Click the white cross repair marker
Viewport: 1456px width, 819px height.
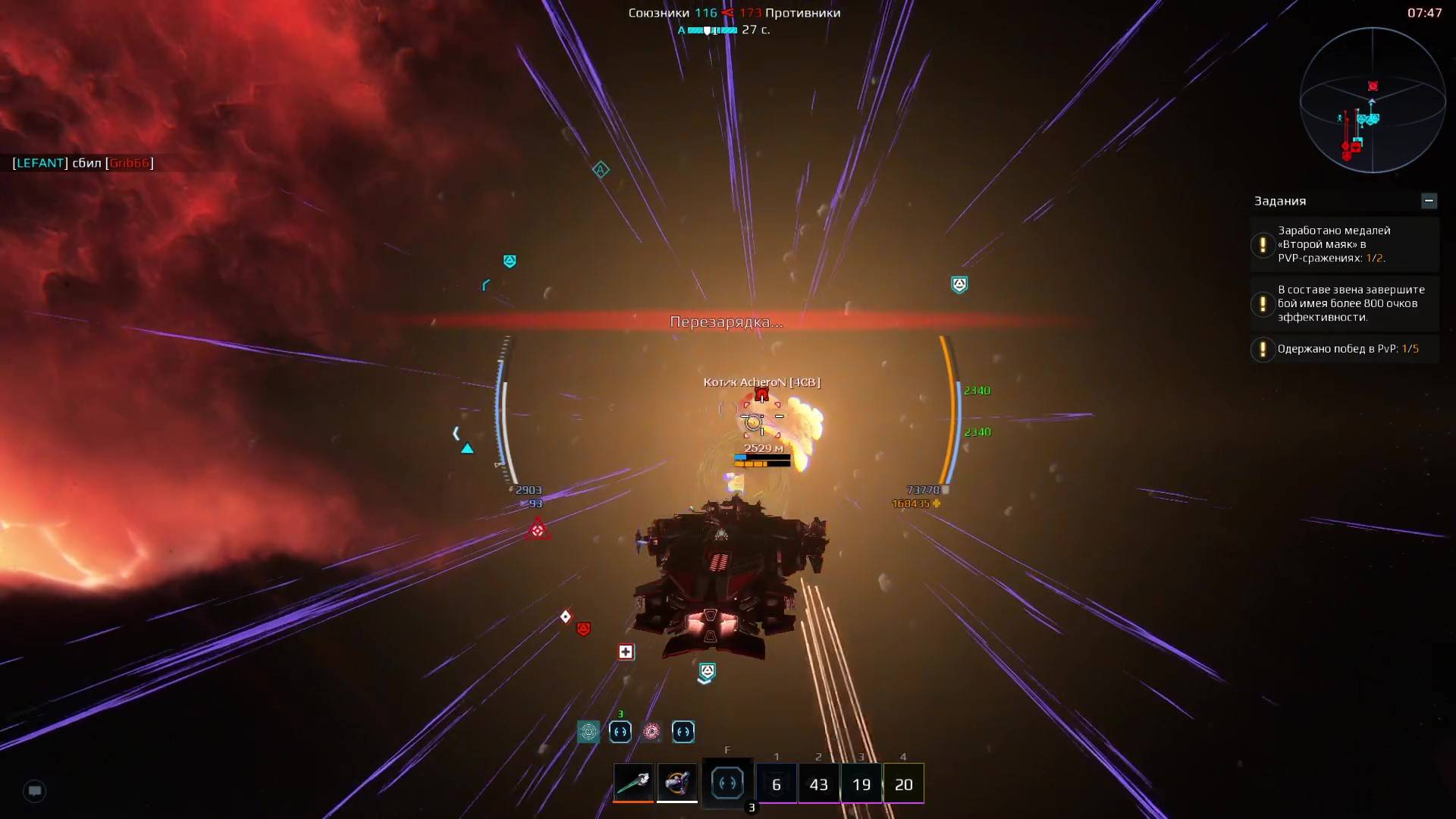(626, 652)
